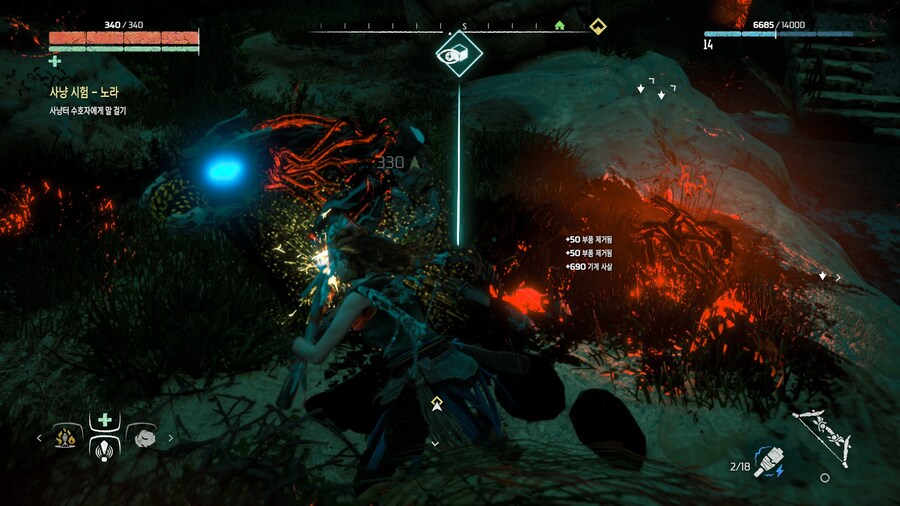
Task: Click the green medicine cross under health
Action: click(55, 61)
